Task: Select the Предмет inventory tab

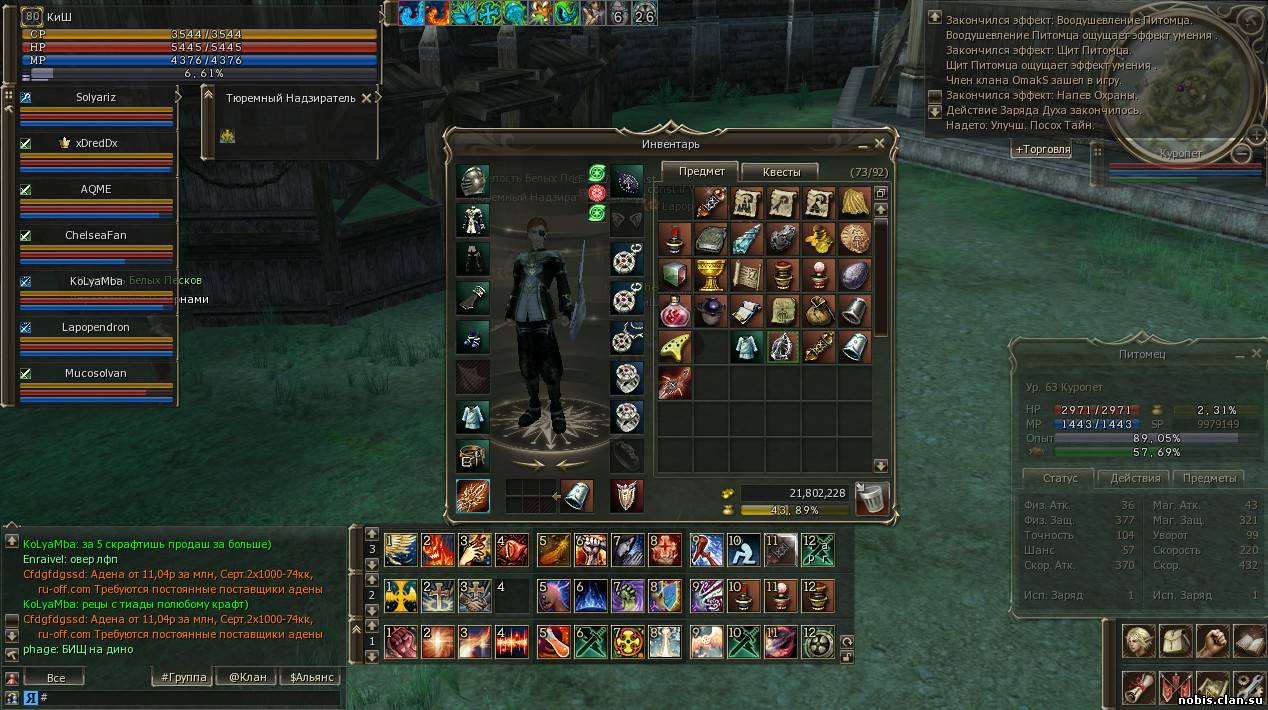Action: tap(702, 172)
